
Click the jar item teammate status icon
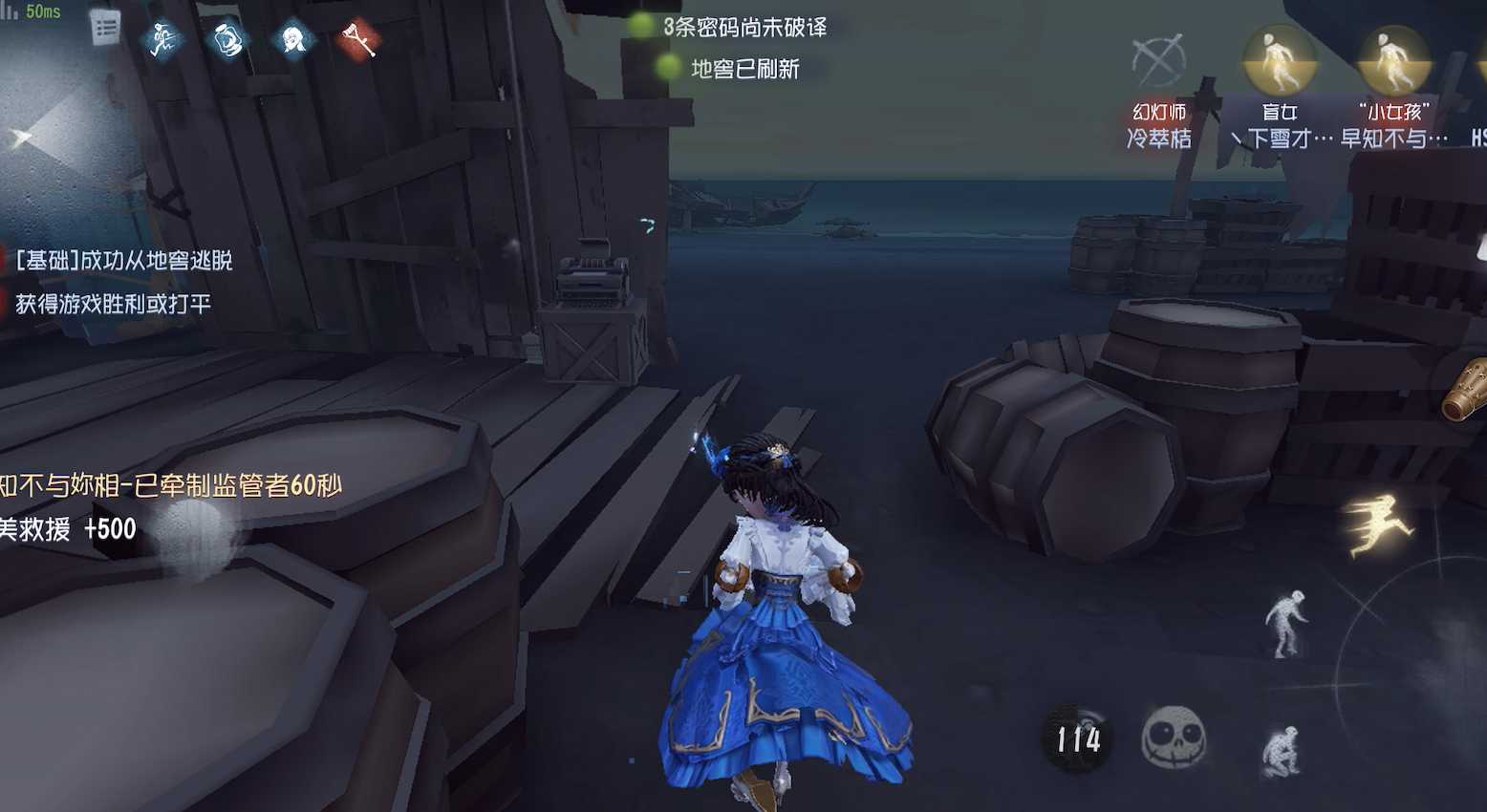click(x=226, y=40)
